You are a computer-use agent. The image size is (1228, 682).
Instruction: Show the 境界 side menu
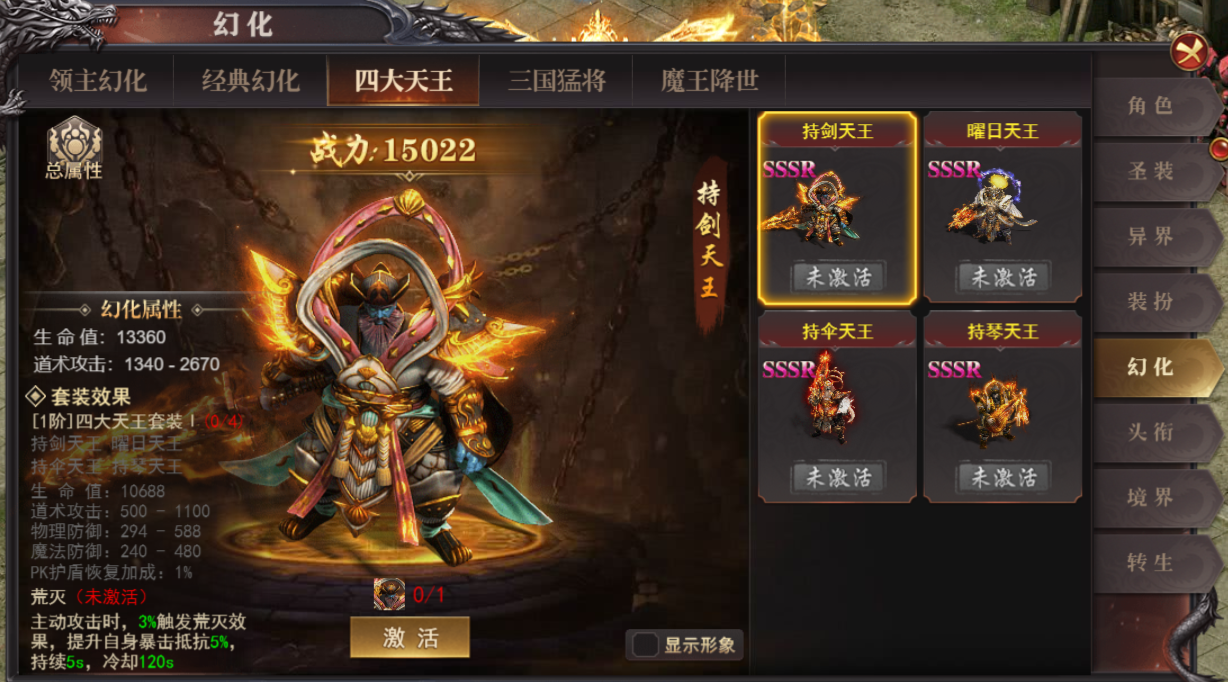click(x=1150, y=497)
